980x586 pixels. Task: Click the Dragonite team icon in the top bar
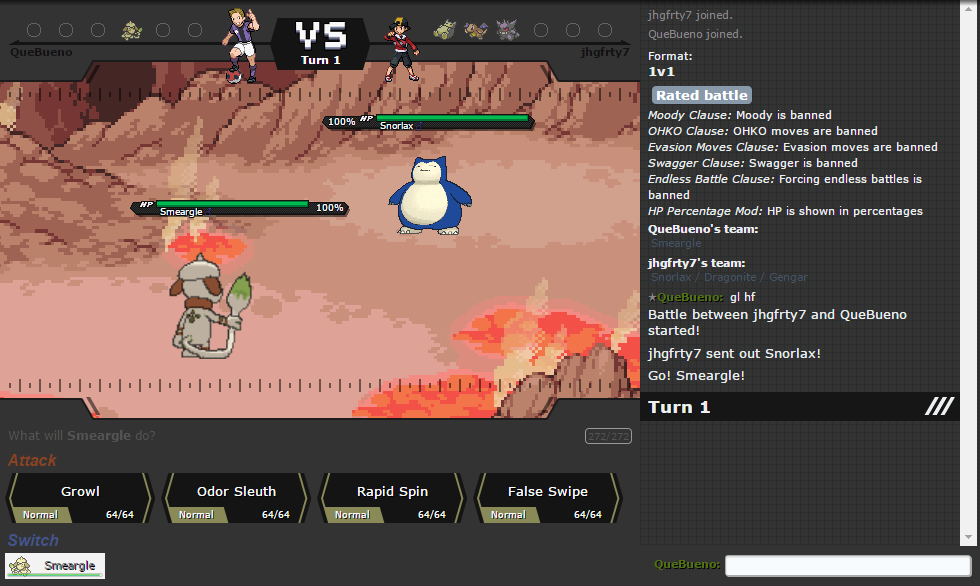point(476,31)
